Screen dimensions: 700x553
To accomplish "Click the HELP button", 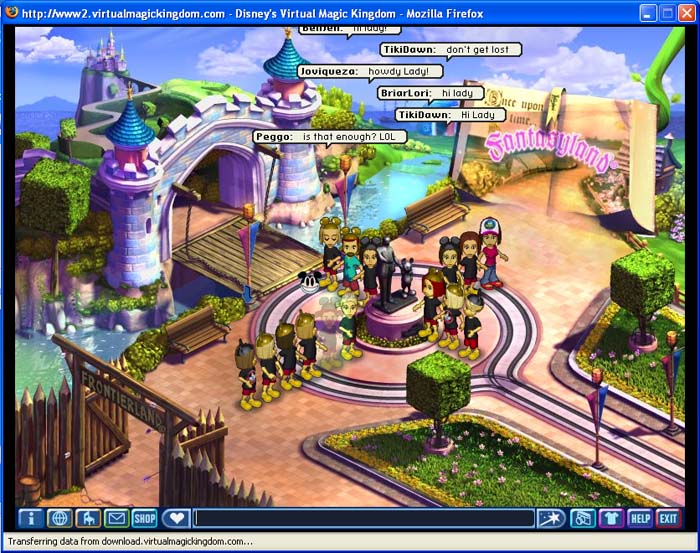I will pyautogui.click(x=640, y=518).
